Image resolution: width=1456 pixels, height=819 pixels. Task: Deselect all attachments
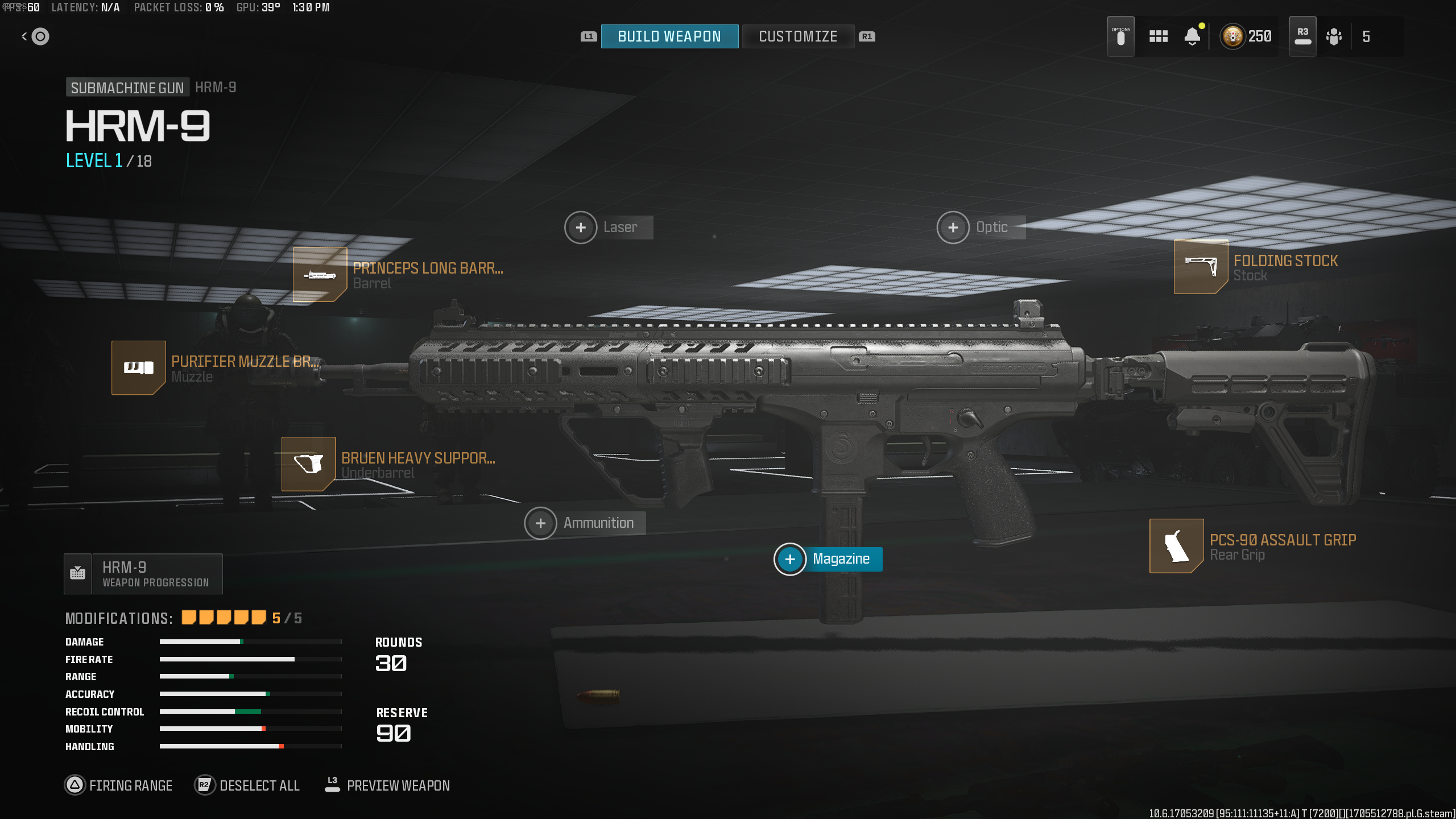click(247, 785)
